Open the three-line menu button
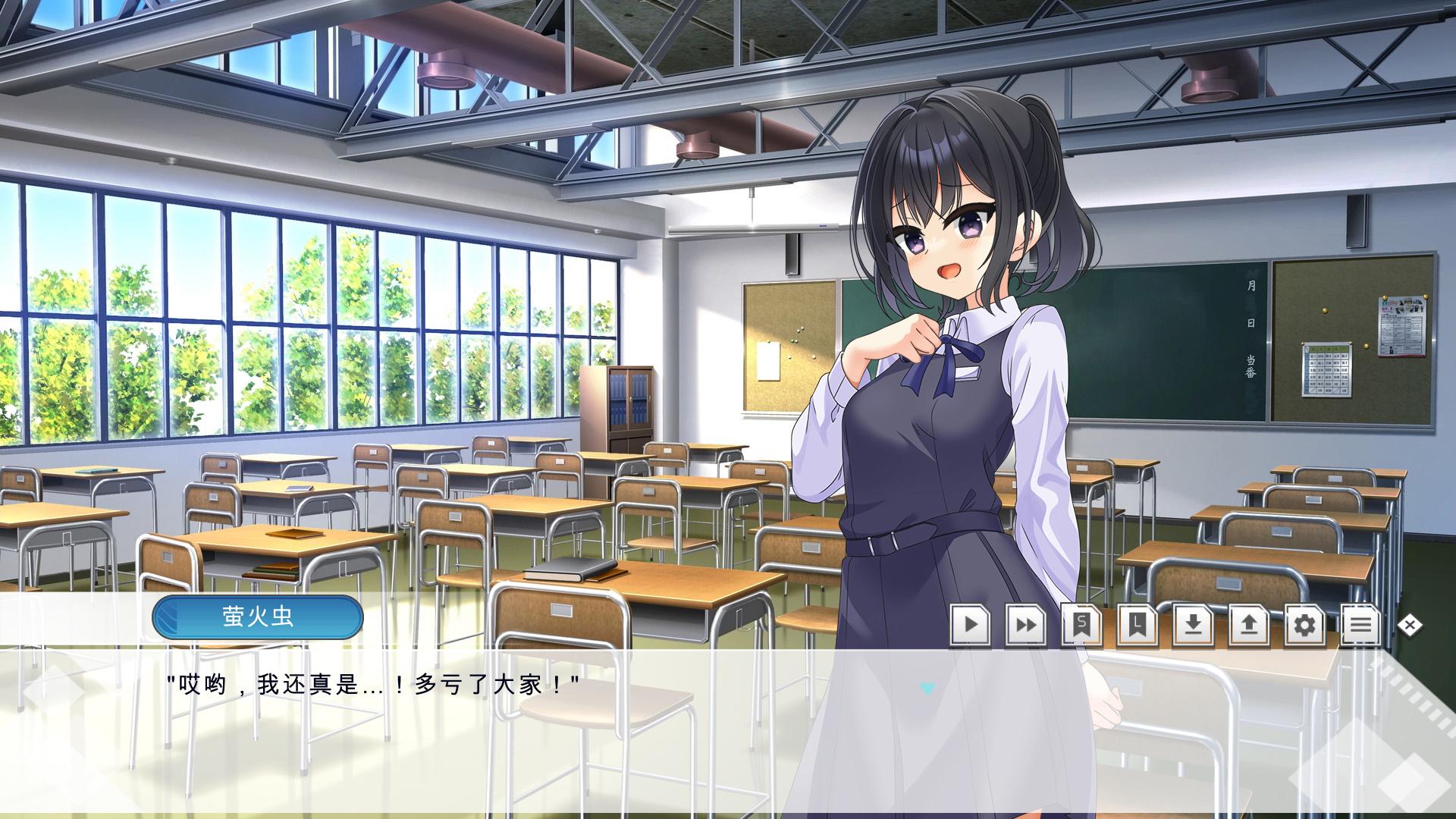Viewport: 1456px width, 819px height. pyautogui.click(x=1360, y=625)
